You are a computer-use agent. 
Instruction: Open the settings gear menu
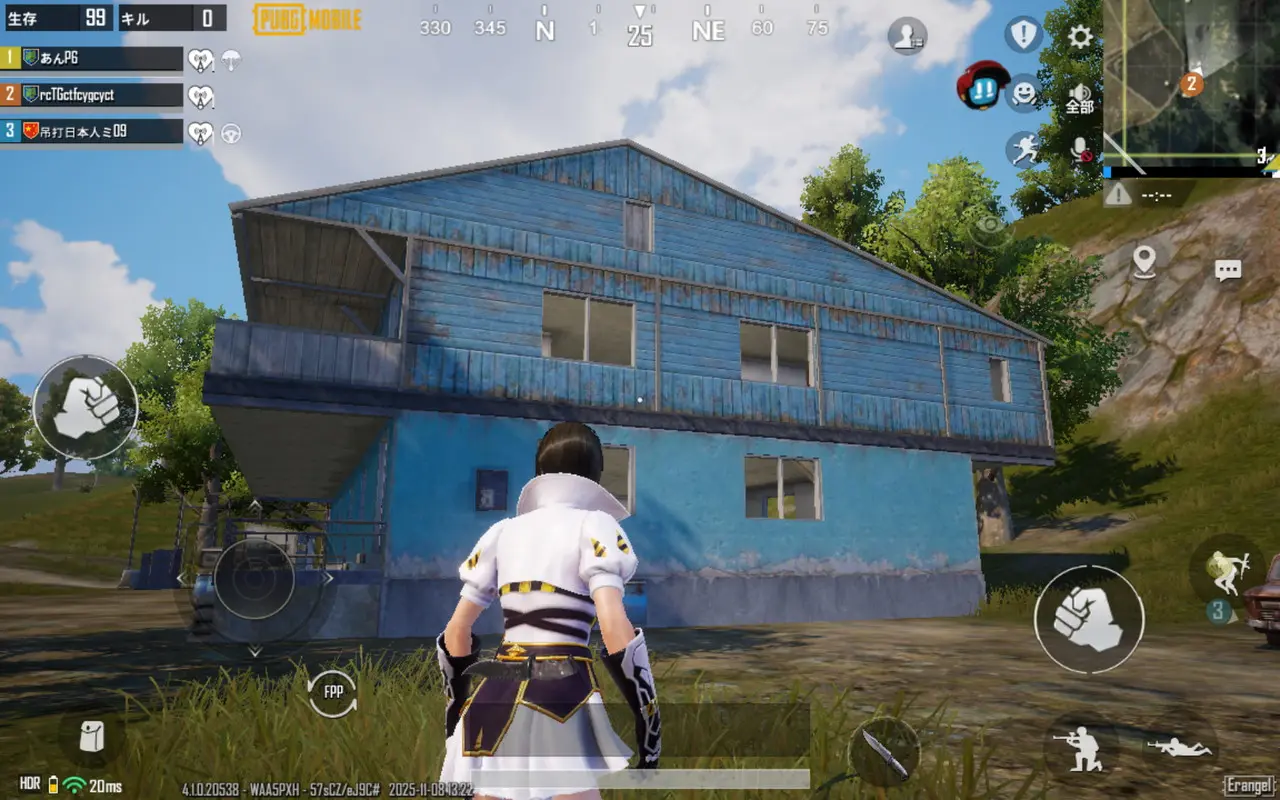tap(1080, 37)
